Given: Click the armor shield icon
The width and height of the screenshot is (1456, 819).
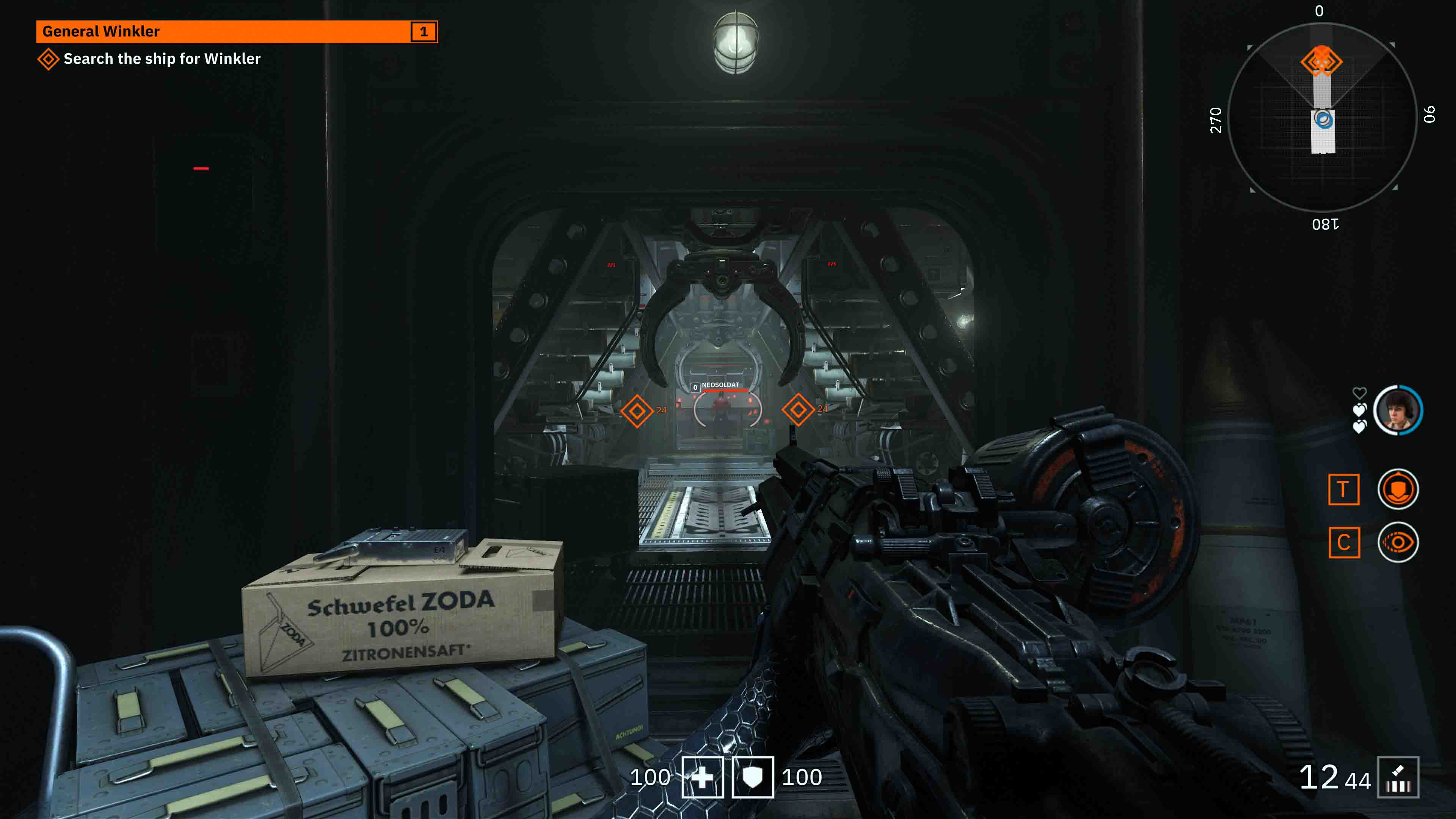Looking at the screenshot, I should (x=752, y=777).
